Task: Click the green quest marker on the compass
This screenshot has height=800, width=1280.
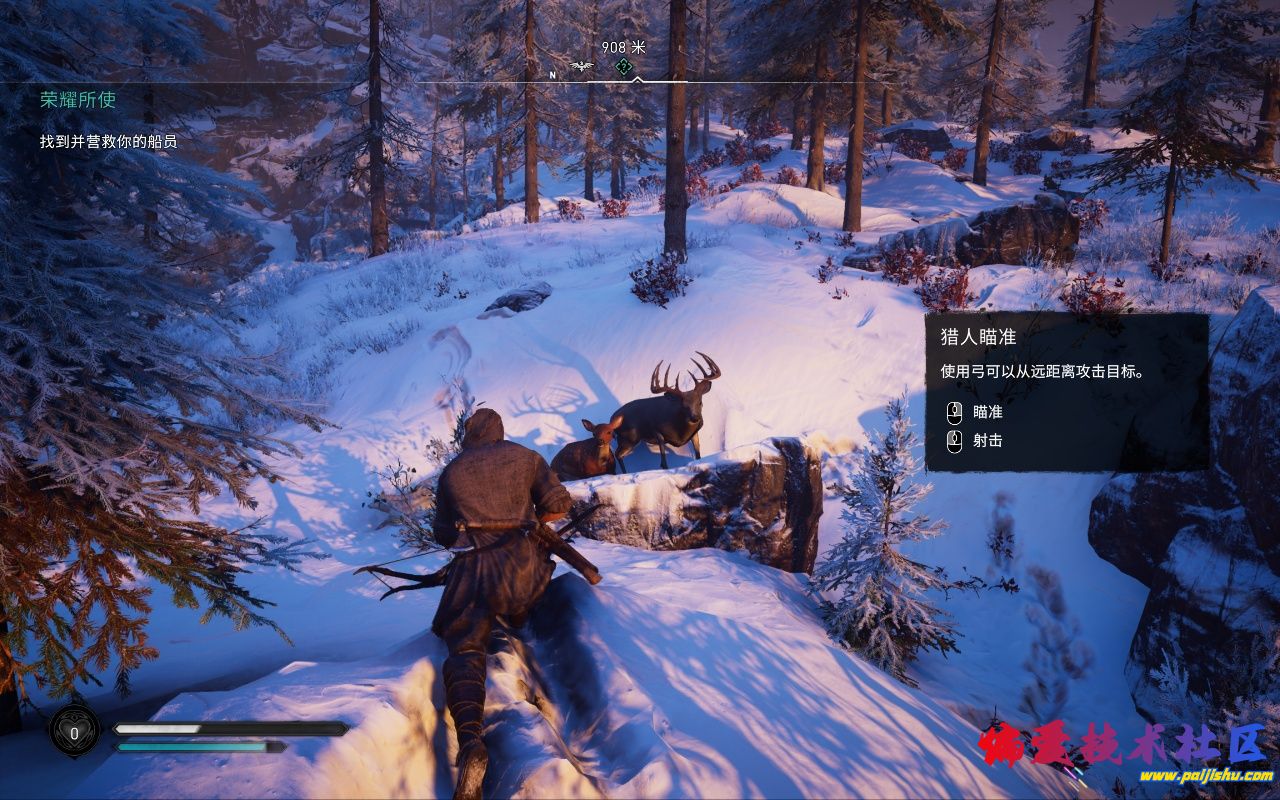Action: click(x=622, y=67)
